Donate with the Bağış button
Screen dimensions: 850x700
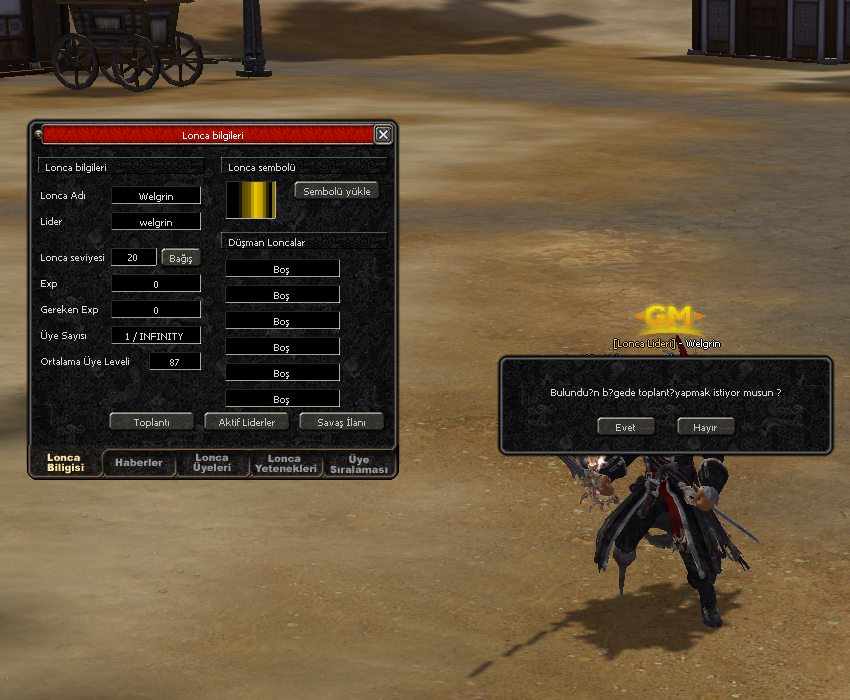[181, 258]
